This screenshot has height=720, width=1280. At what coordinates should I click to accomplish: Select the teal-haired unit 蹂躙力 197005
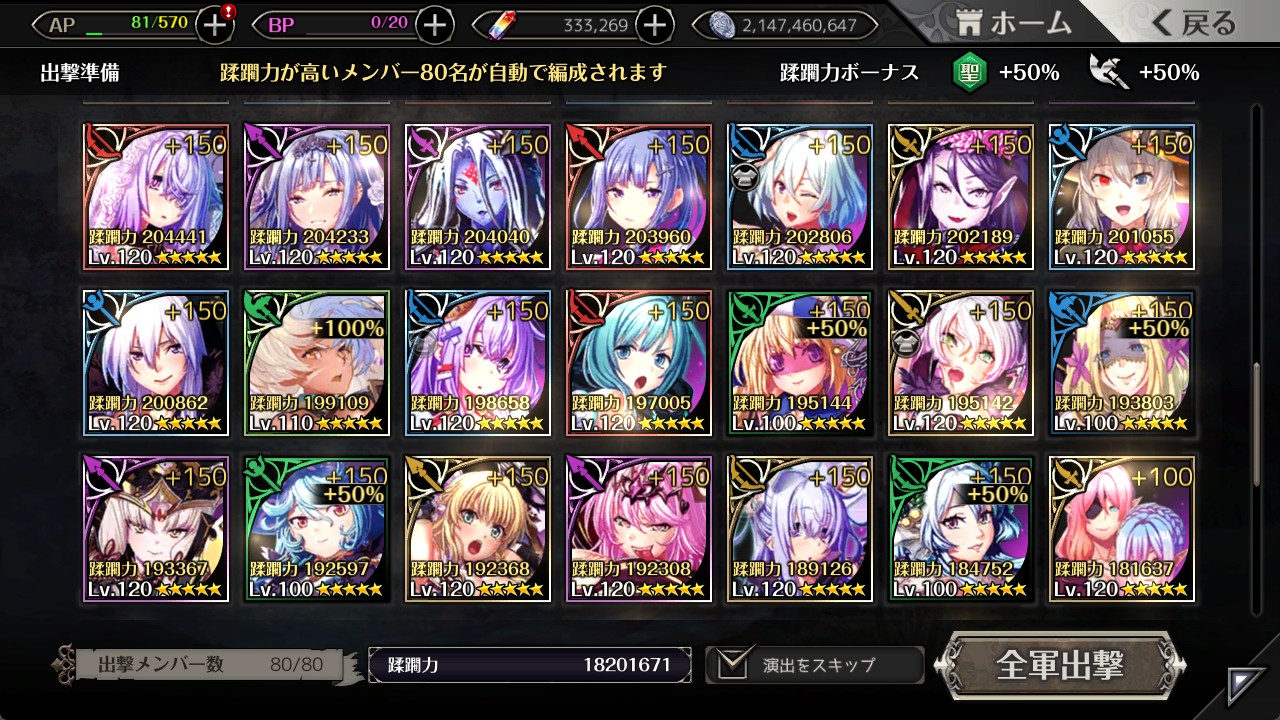point(639,363)
